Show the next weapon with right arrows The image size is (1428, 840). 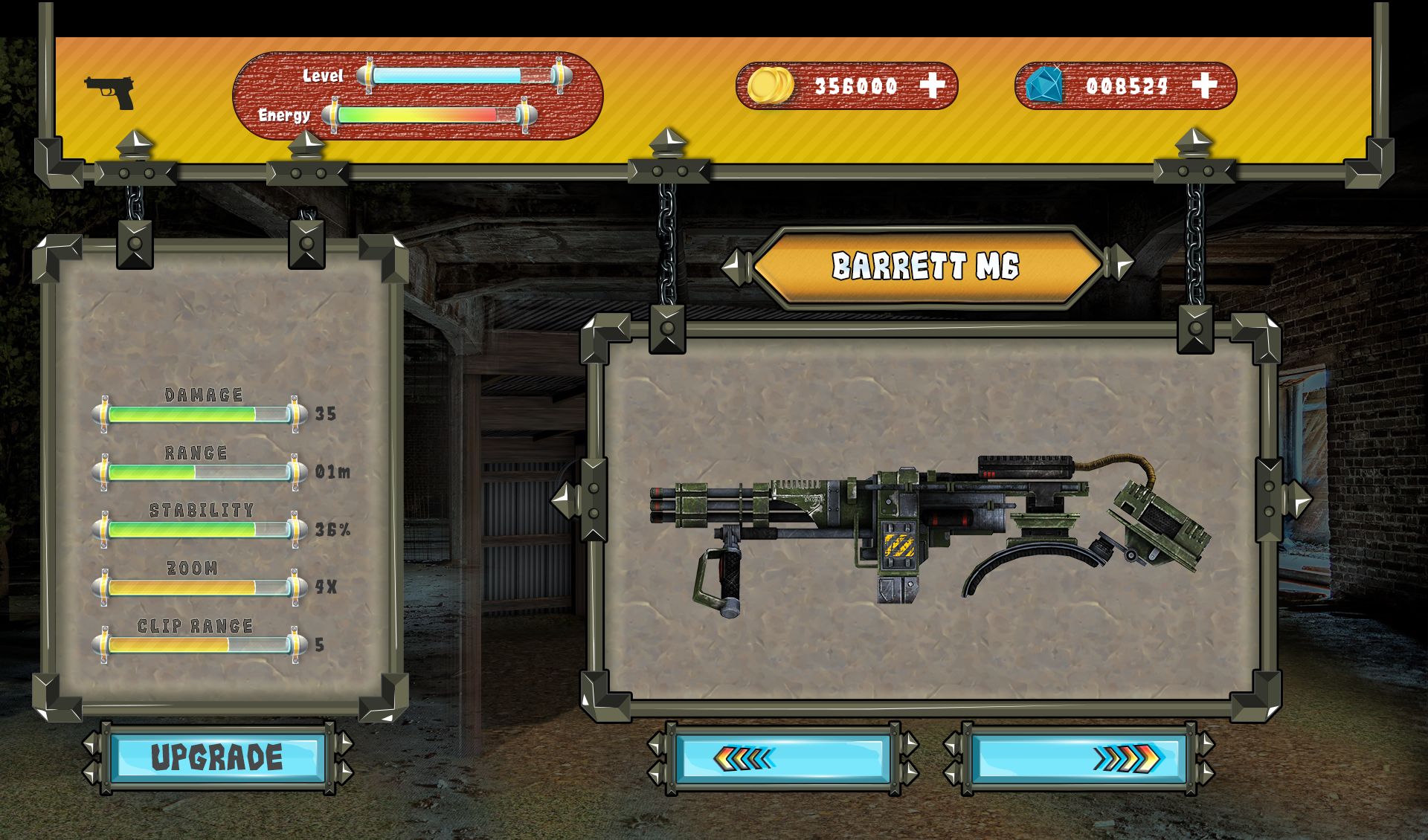1078,758
